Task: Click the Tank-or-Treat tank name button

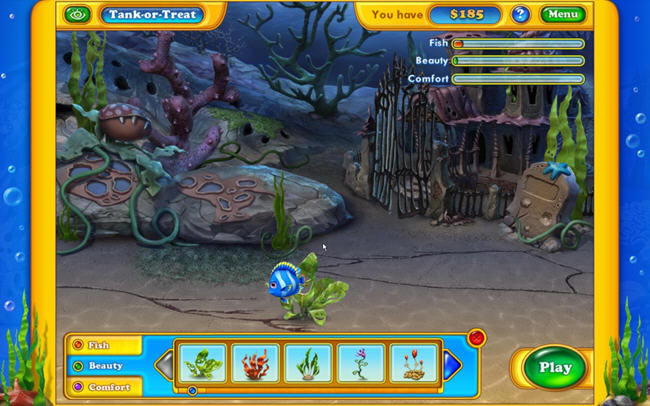Action: tap(151, 15)
